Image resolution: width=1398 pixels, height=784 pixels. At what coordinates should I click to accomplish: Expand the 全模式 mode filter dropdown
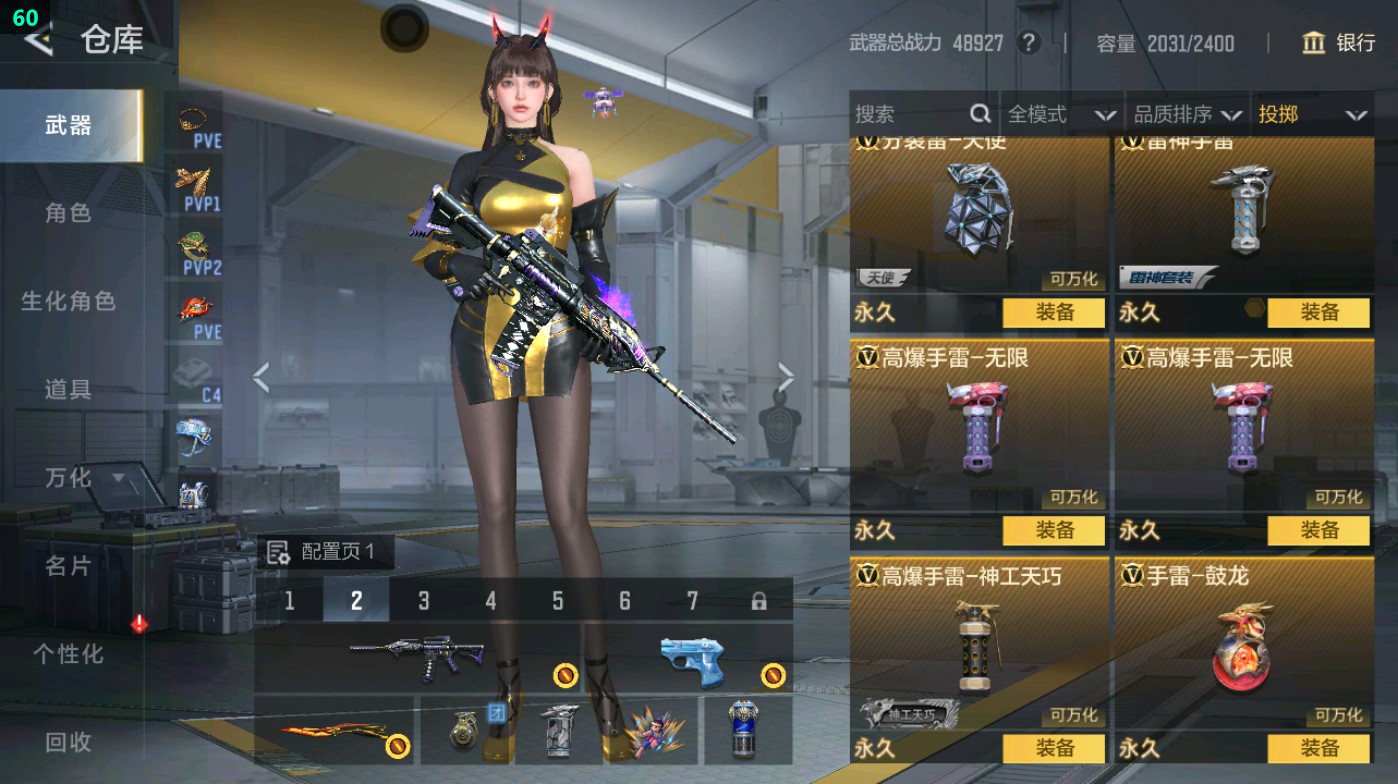(x=1053, y=114)
